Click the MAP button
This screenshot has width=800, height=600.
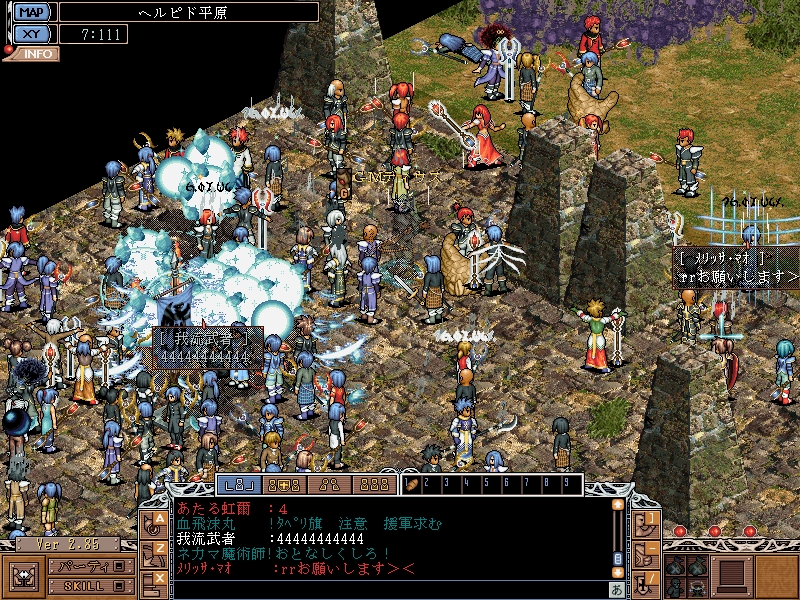[31, 12]
